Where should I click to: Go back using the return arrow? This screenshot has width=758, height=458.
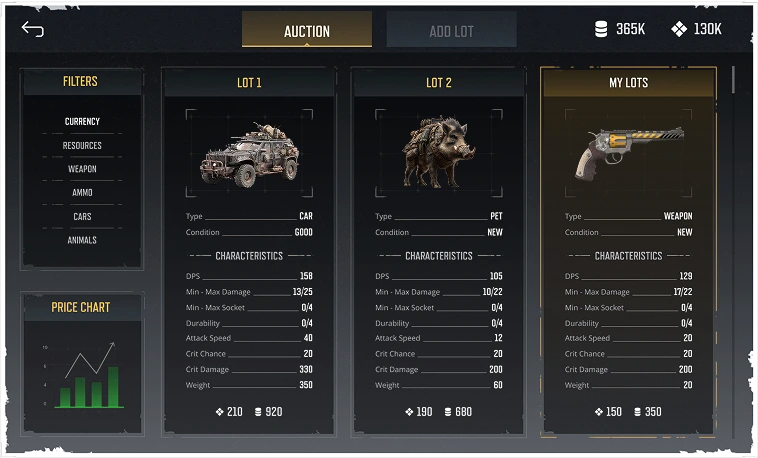point(32,29)
